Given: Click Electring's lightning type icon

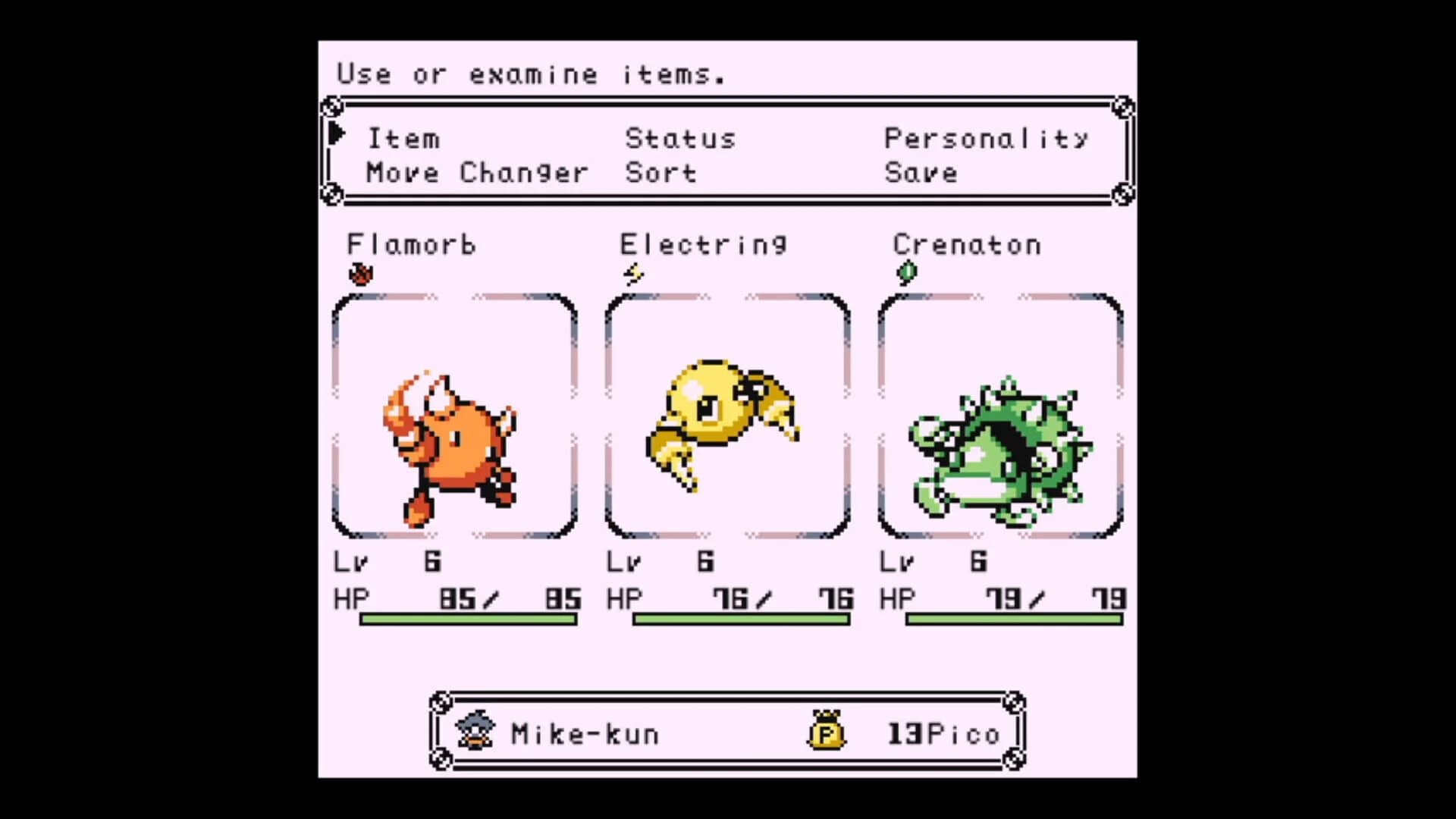Looking at the screenshot, I should click(x=634, y=275).
